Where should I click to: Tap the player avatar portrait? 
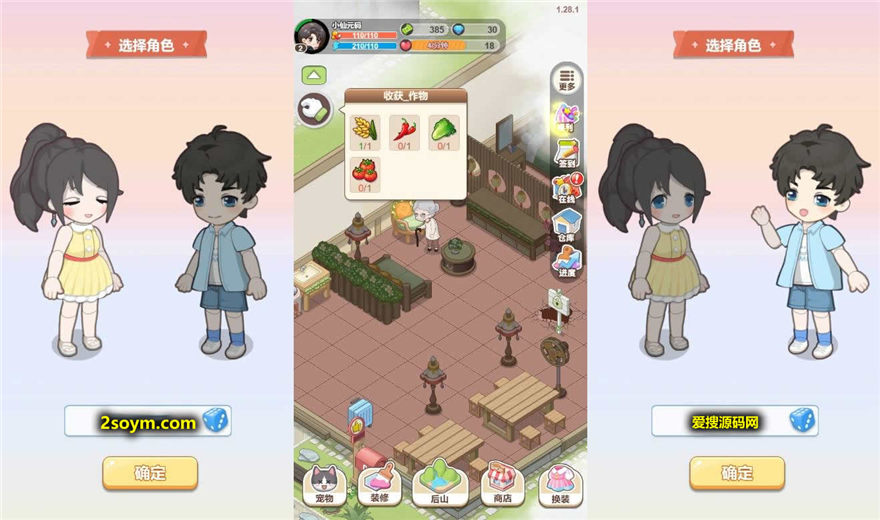coord(311,35)
